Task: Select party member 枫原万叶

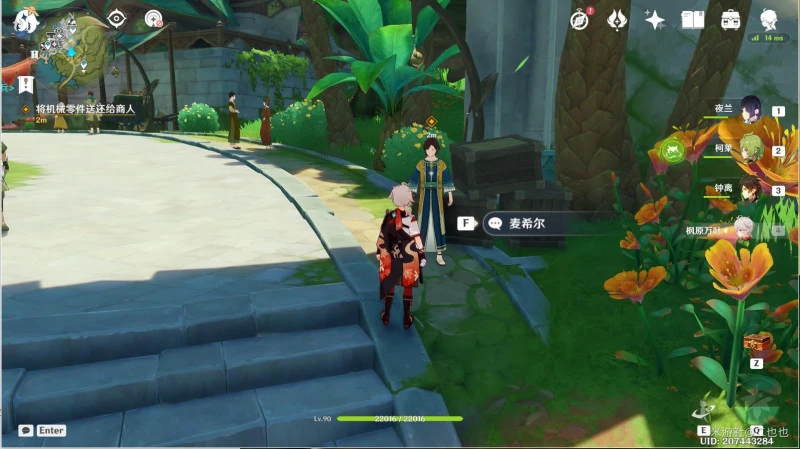Action: [746, 230]
